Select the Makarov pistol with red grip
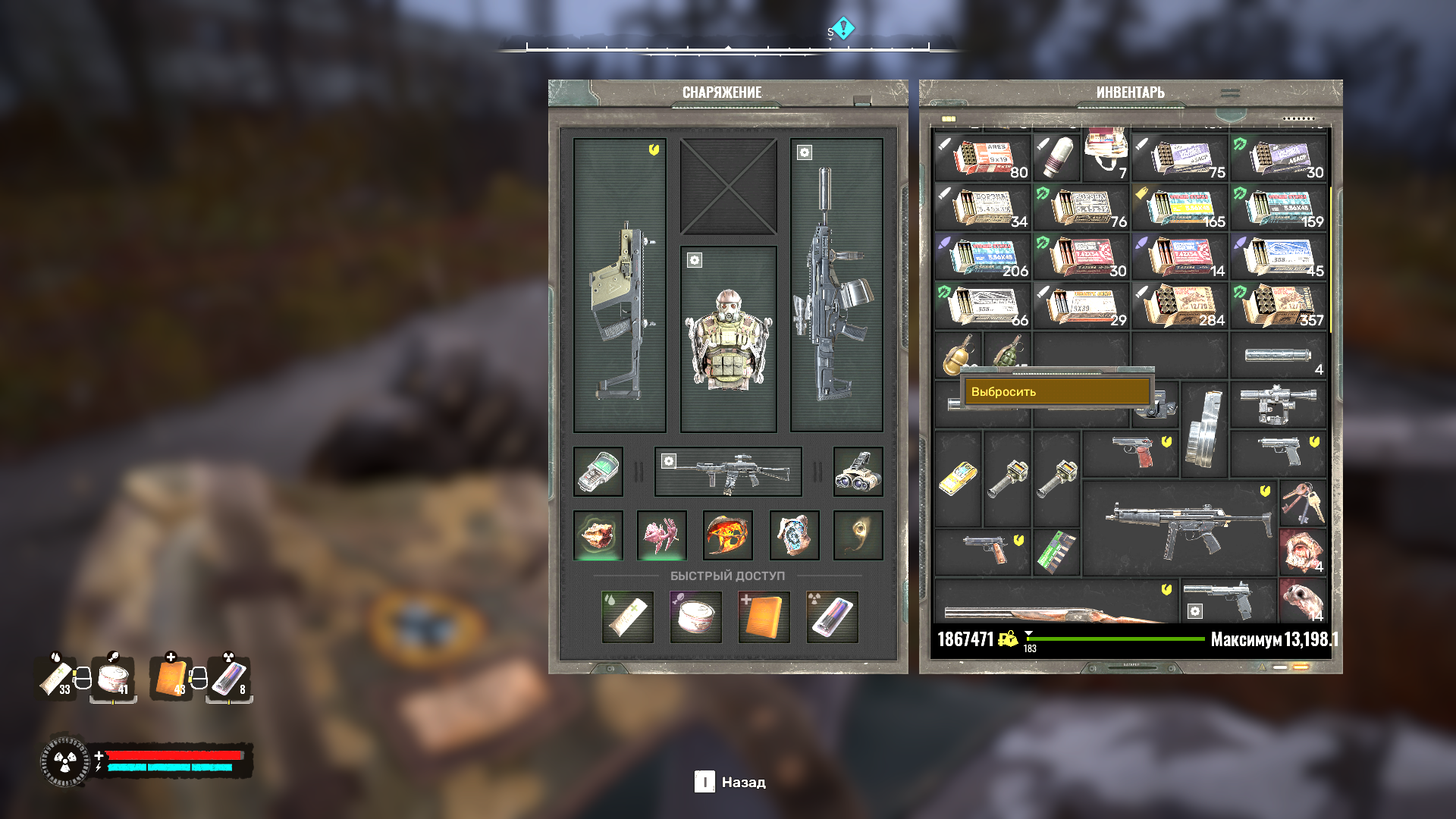Image resolution: width=1456 pixels, height=819 pixels. pyautogui.click(x=1131, y=453)
